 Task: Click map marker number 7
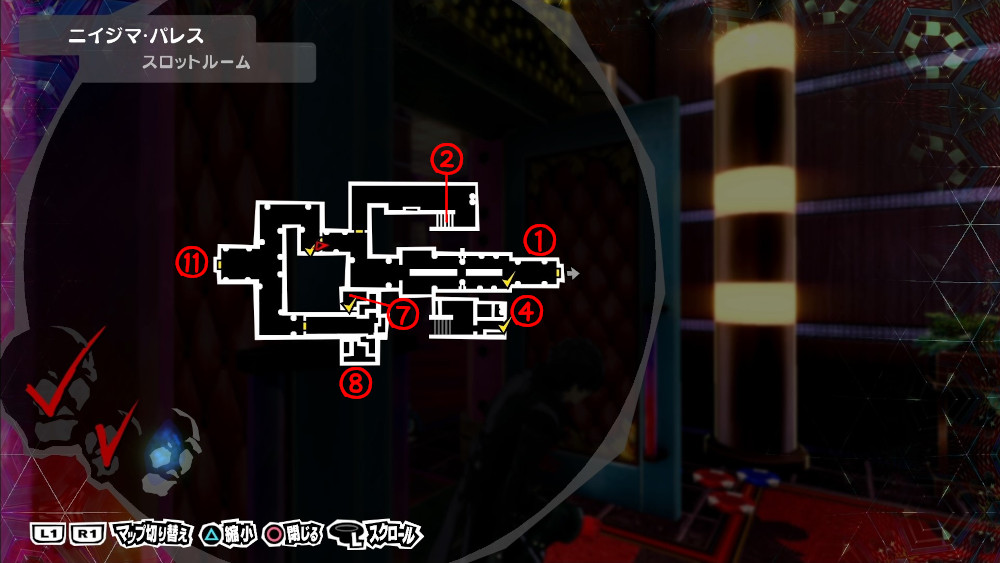[x=402, y=315]
